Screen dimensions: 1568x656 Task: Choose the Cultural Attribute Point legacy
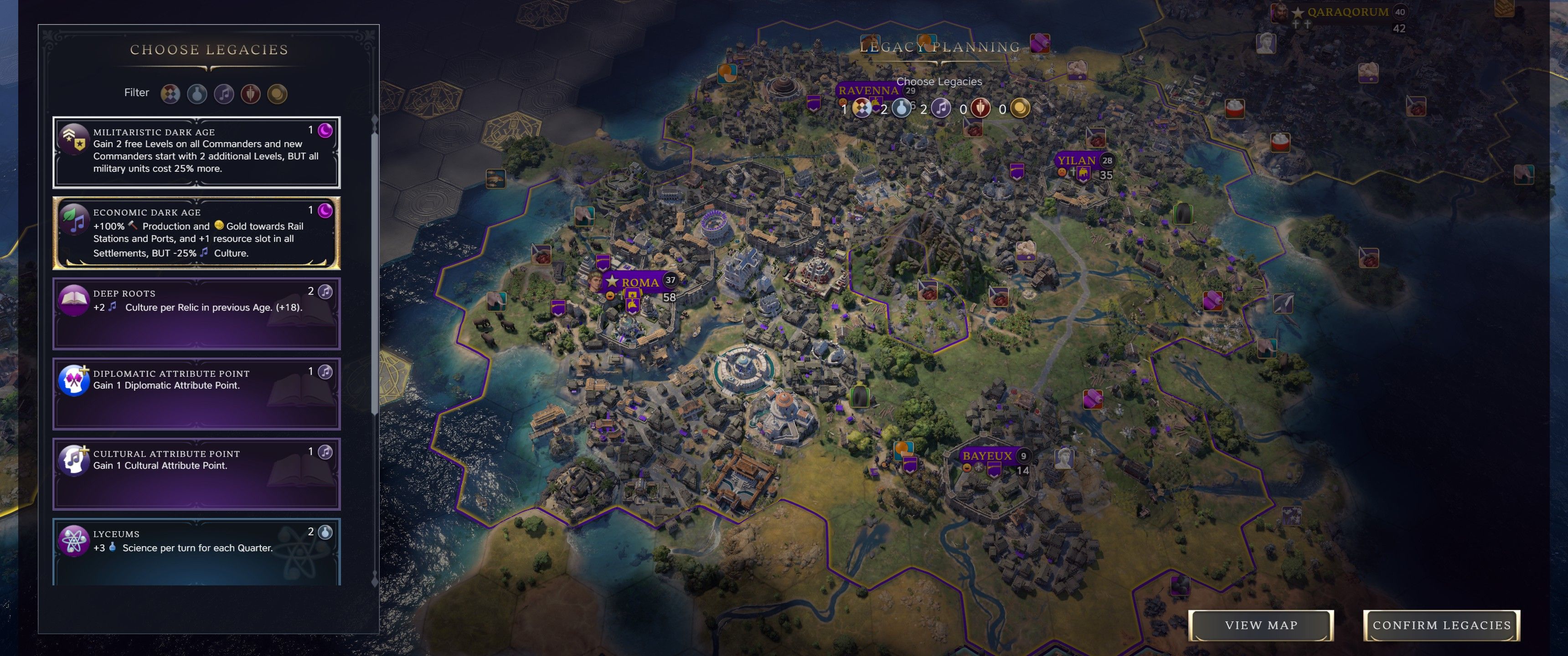click(x=196, y=473)
